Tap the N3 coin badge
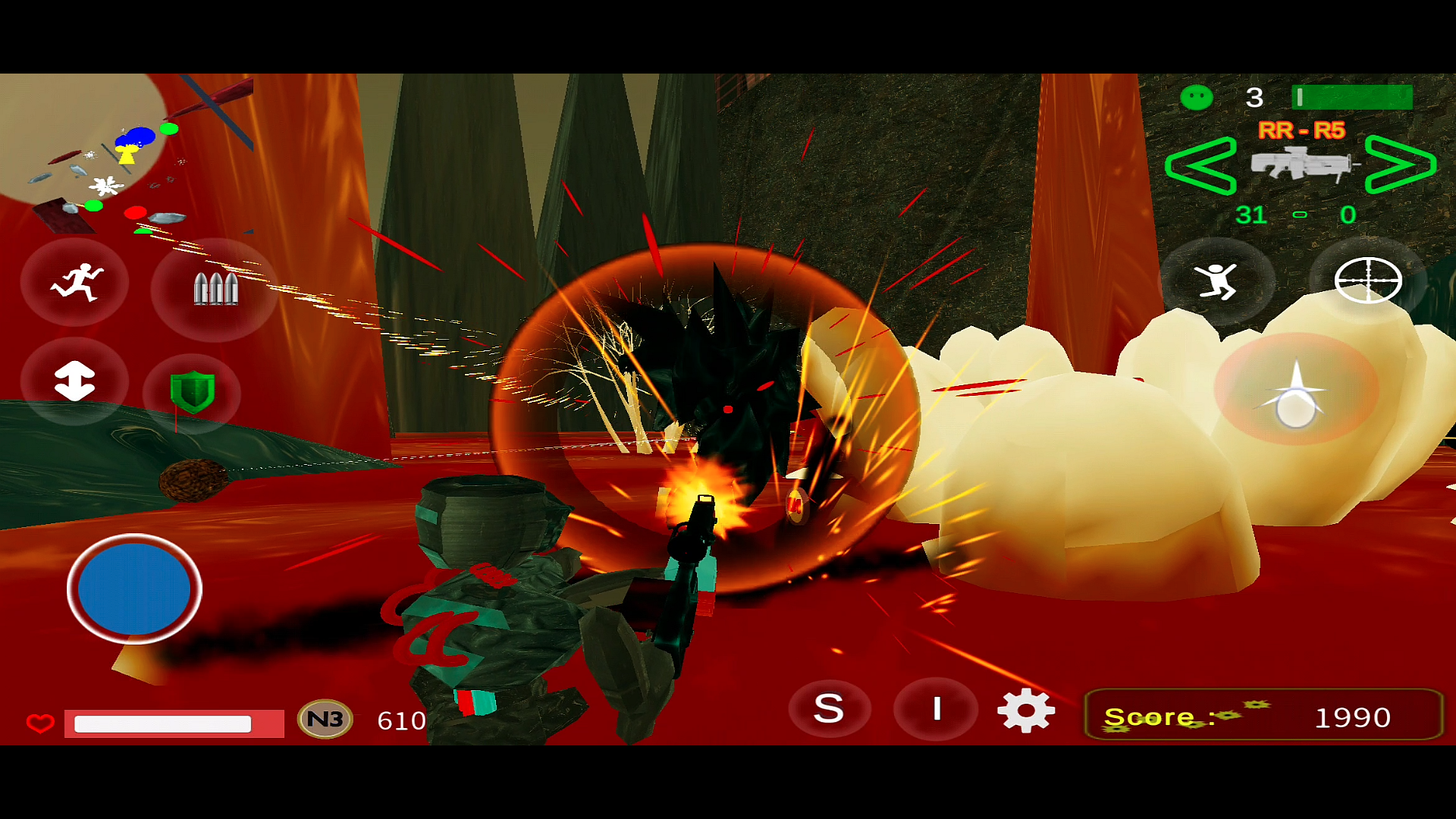Viewport: 1456px width, 819px height. [x=325, y=719]
